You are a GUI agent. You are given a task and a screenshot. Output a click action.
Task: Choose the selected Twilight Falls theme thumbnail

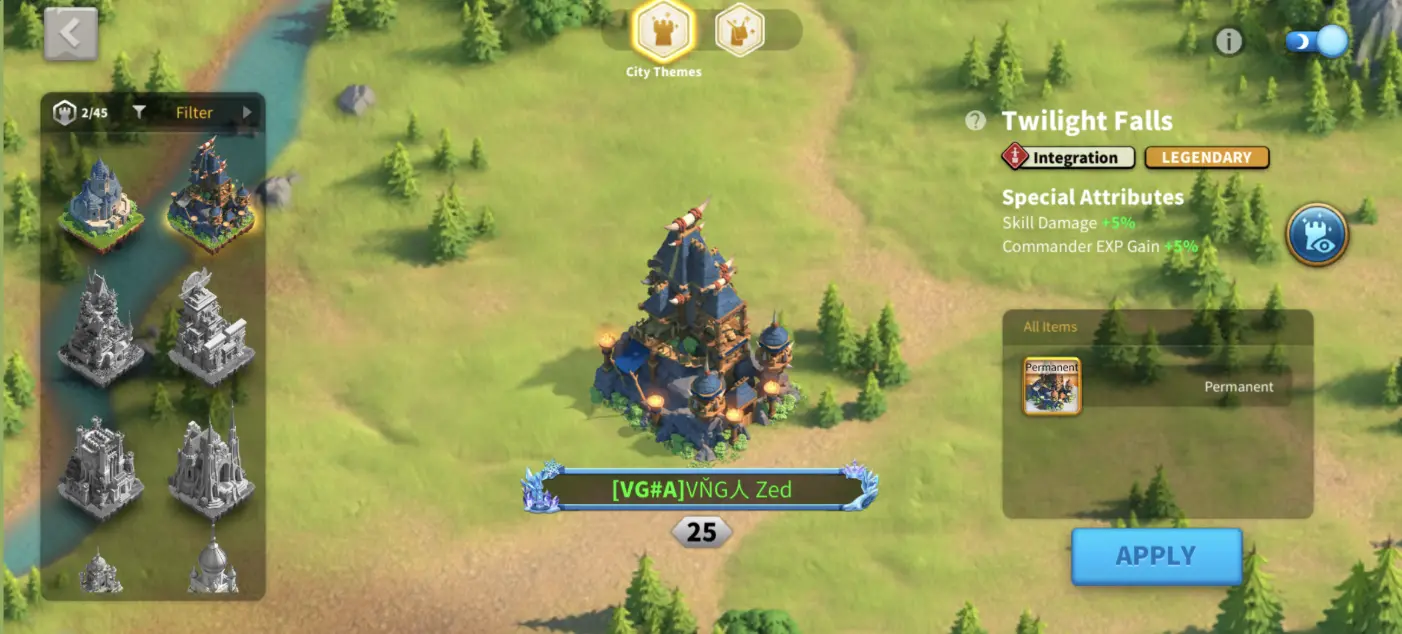[x=210, y=194]
